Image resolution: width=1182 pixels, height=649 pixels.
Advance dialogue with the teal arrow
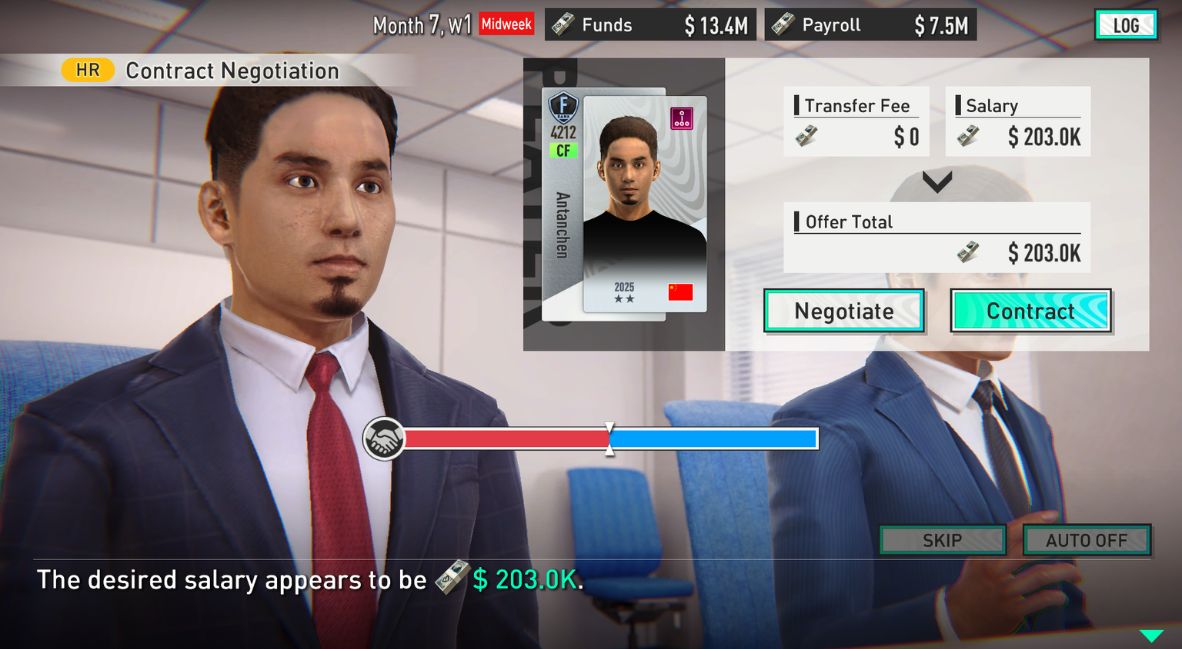[x=1152, y=635]
